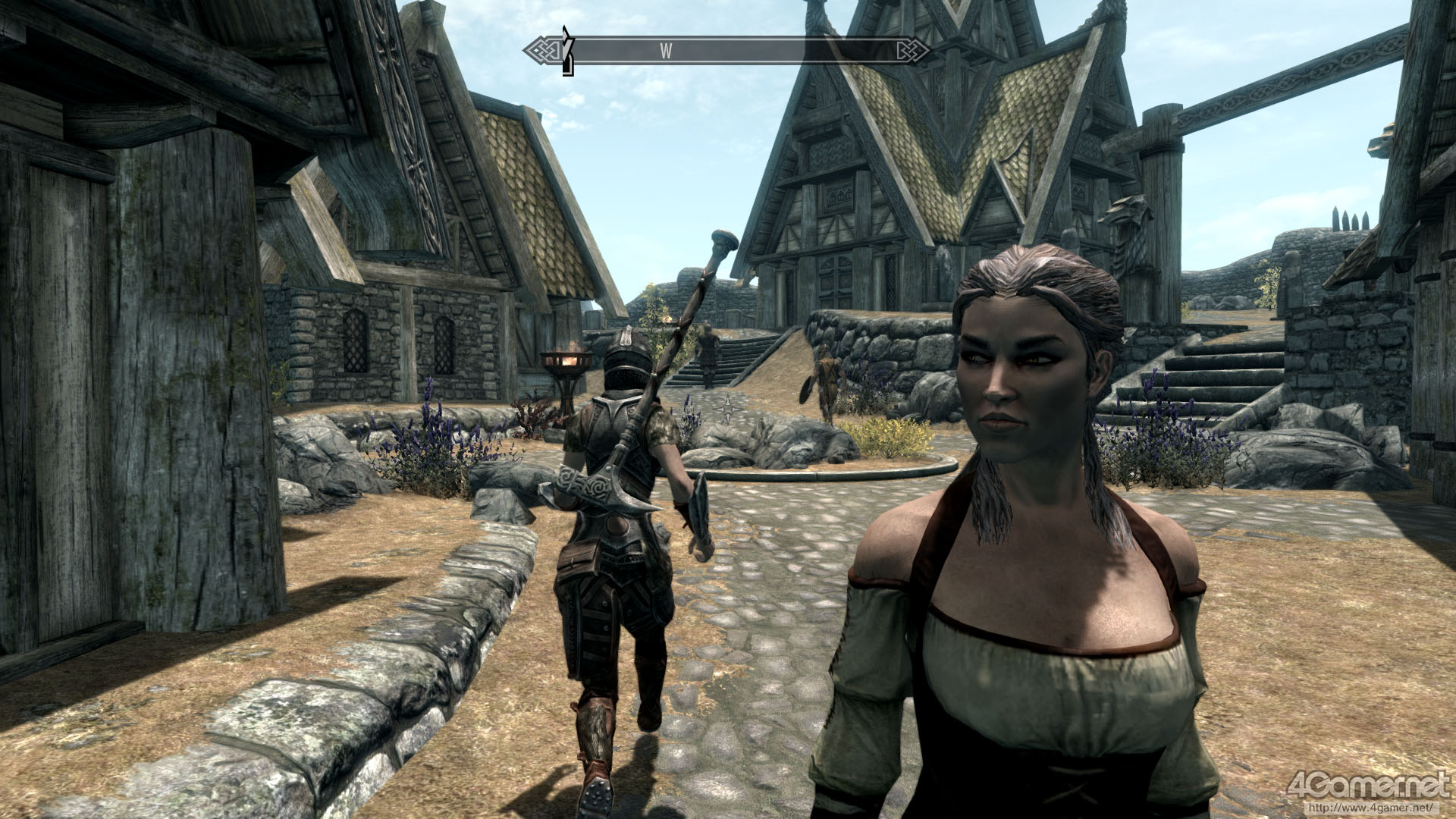Click the compass bar on the HUD
Viewport: 1456px width, 819px height.
click(726, 51)
